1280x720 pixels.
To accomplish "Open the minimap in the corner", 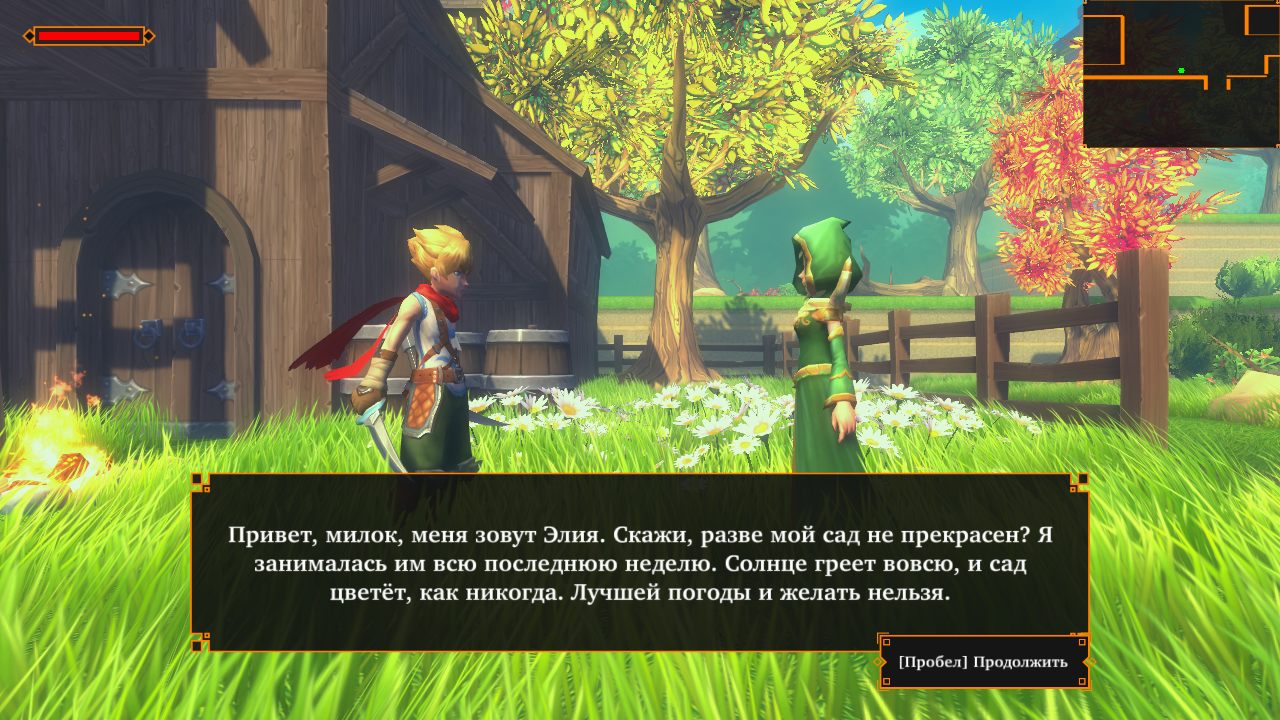I will (1180, 74).
